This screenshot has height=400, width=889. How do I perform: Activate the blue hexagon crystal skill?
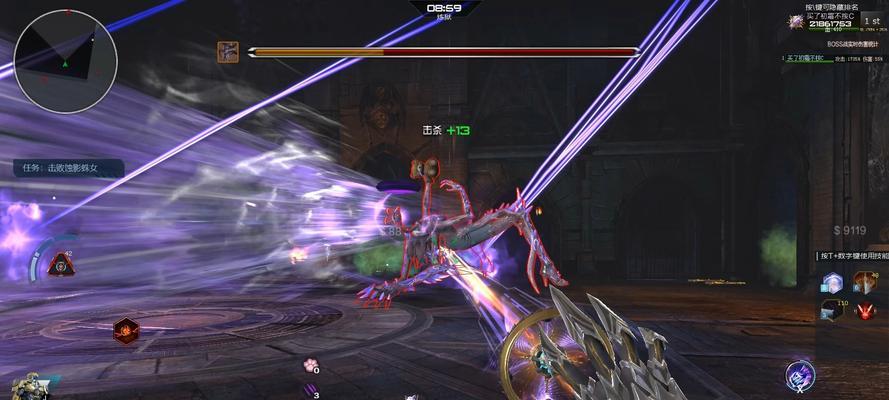[x=832, y=283]
